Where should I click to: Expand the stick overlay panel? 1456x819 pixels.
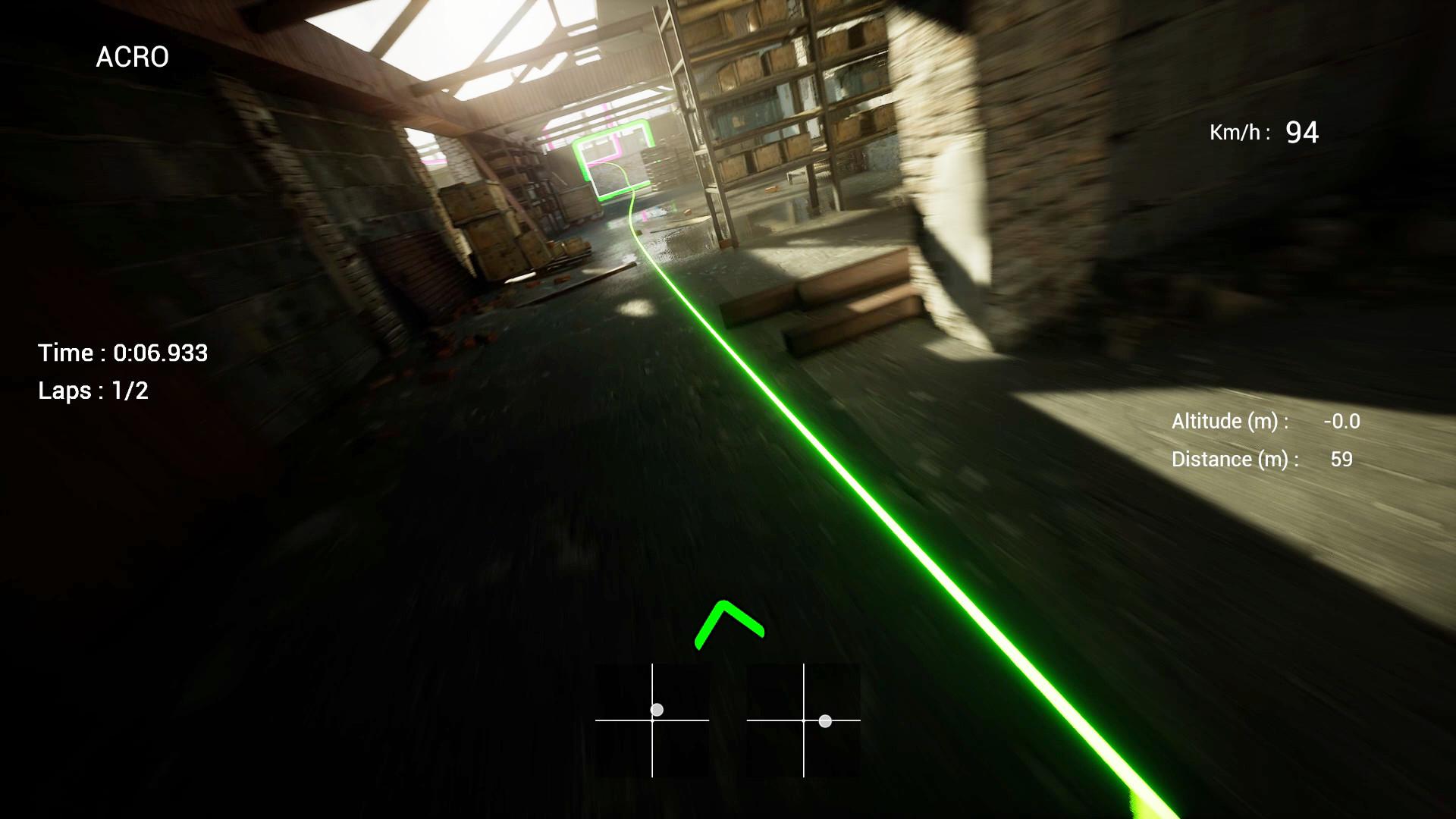727,723
